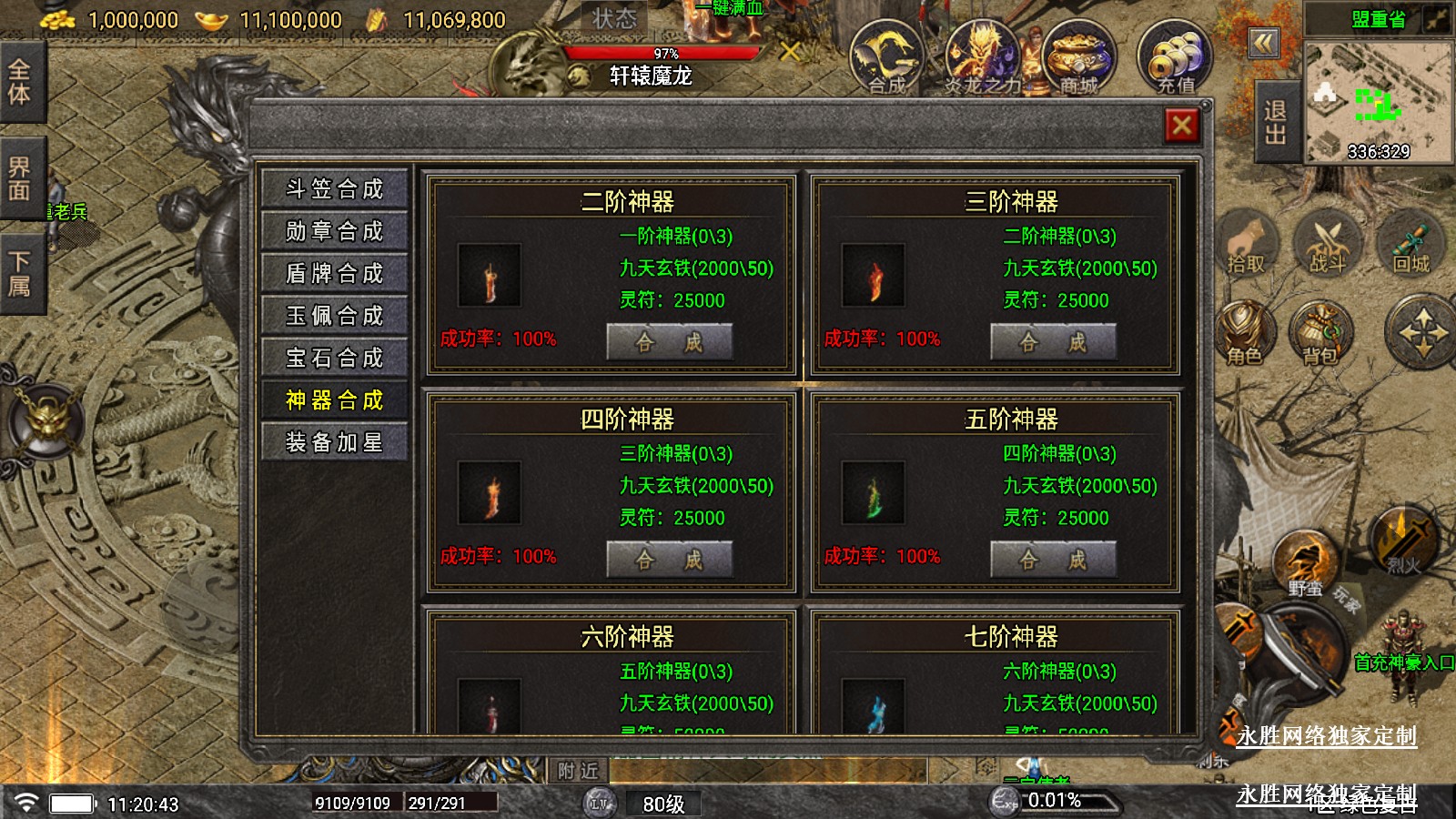Screen dimensions: 1456x819
Task: Click 合成 button for 二阶神器
Action: tap(669, 342)
